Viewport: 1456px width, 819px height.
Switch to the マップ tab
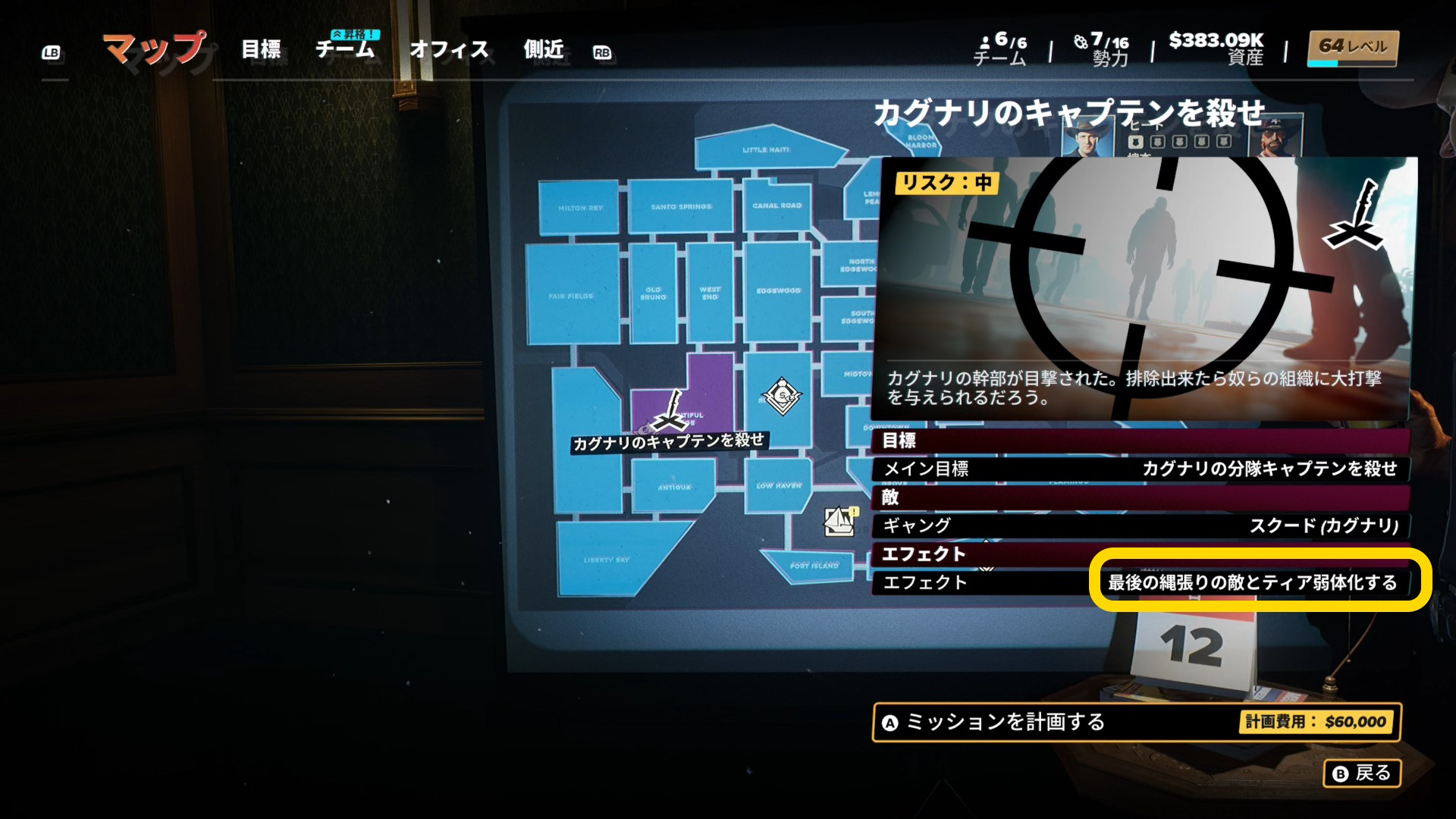point(154,49)
